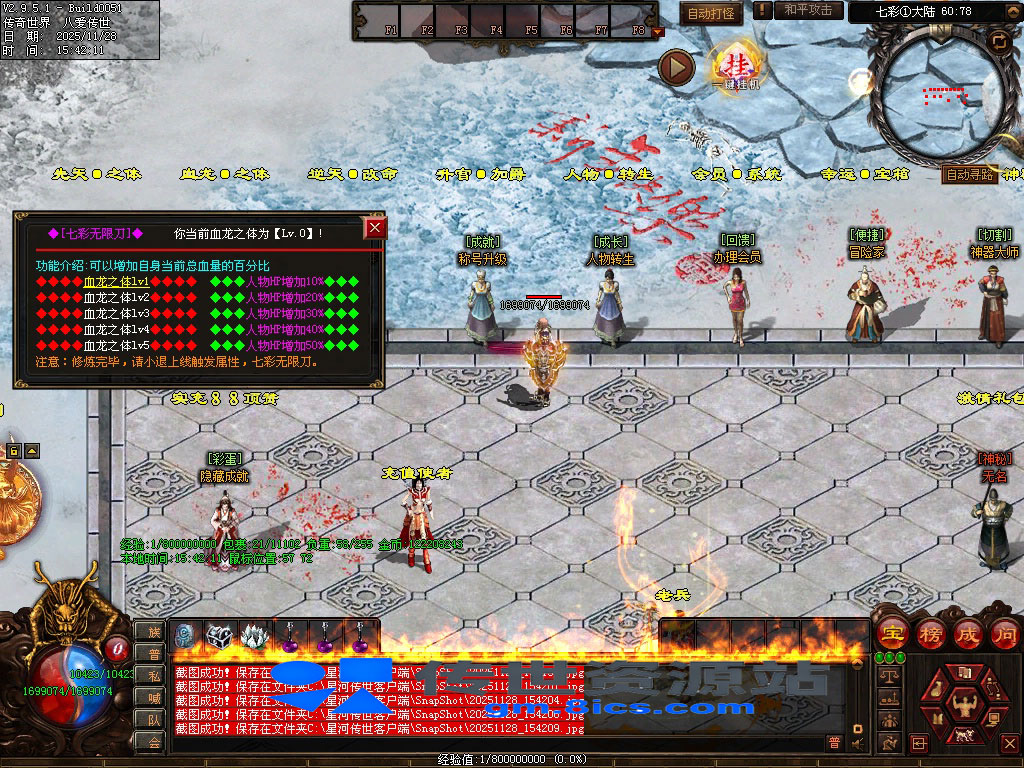Choose the 血龙之体lv1 option
This screenshot has width=1024, height=768.
(116, 282)
